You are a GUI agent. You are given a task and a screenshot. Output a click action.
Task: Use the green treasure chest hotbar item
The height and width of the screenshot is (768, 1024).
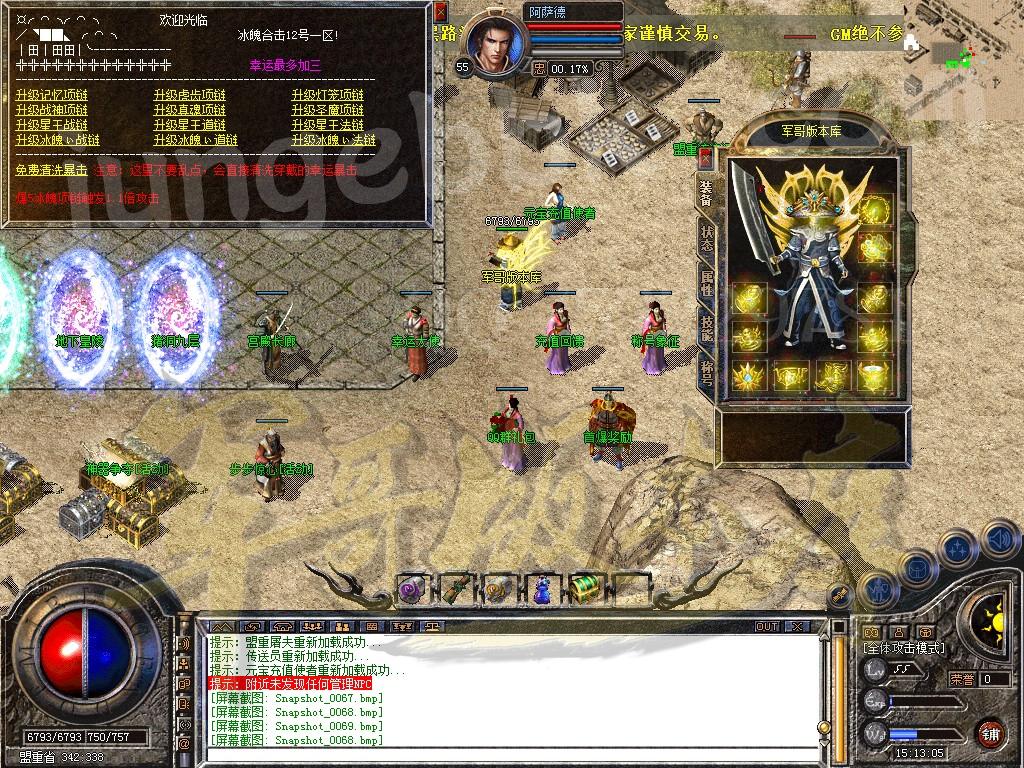click(x=584, y=588)
